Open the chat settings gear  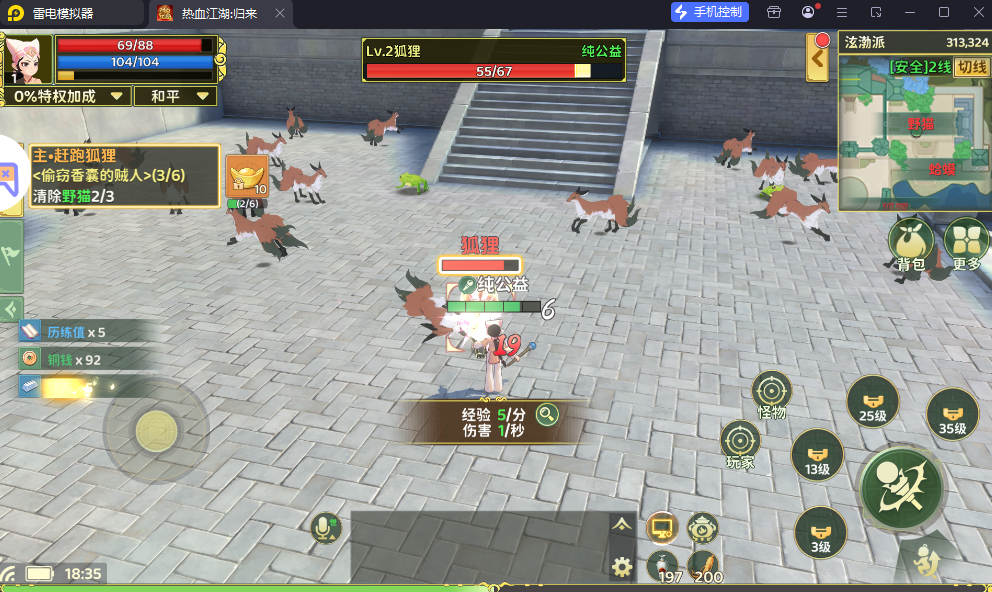pos(622,567)
